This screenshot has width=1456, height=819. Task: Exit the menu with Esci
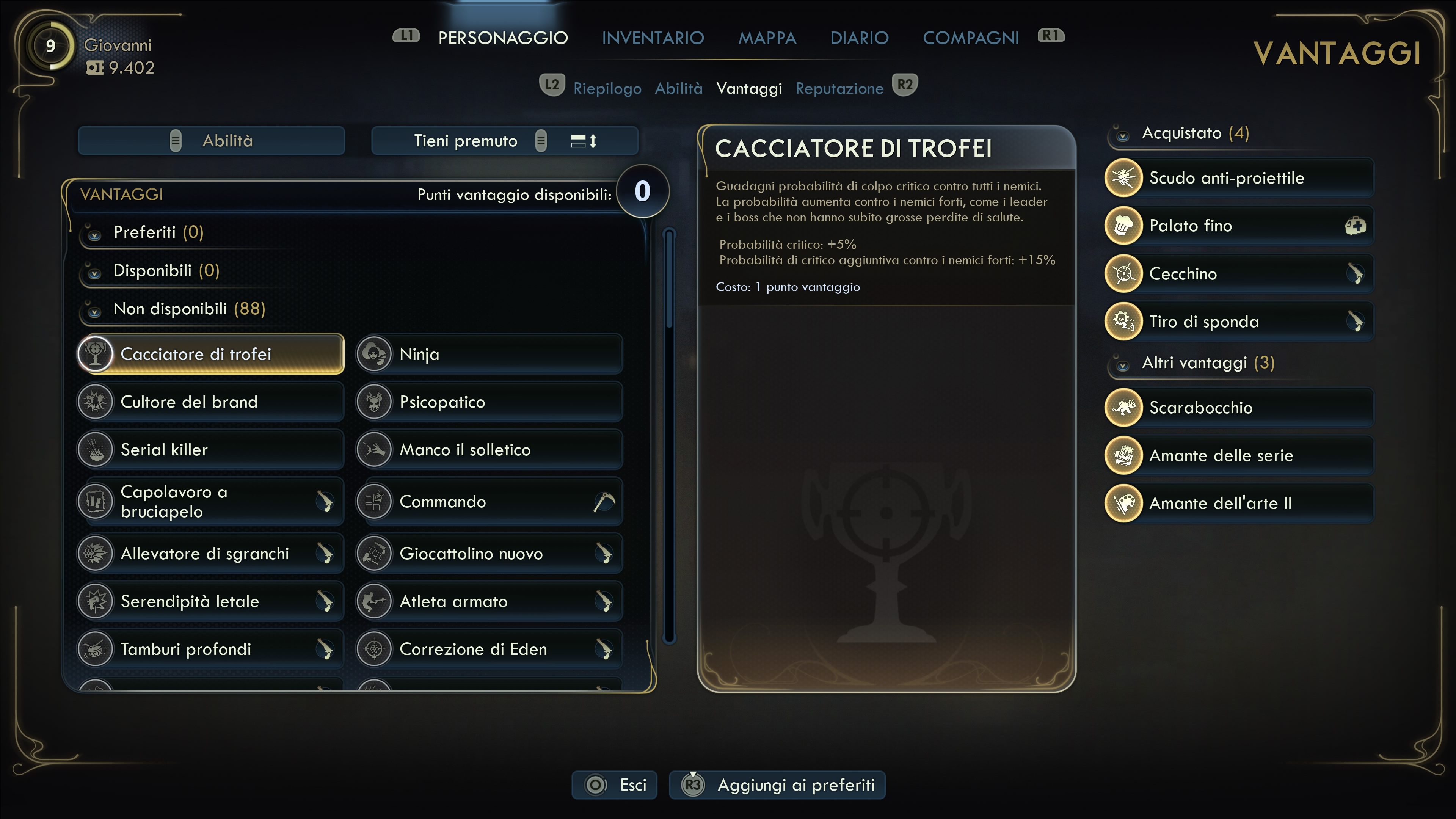614,785
